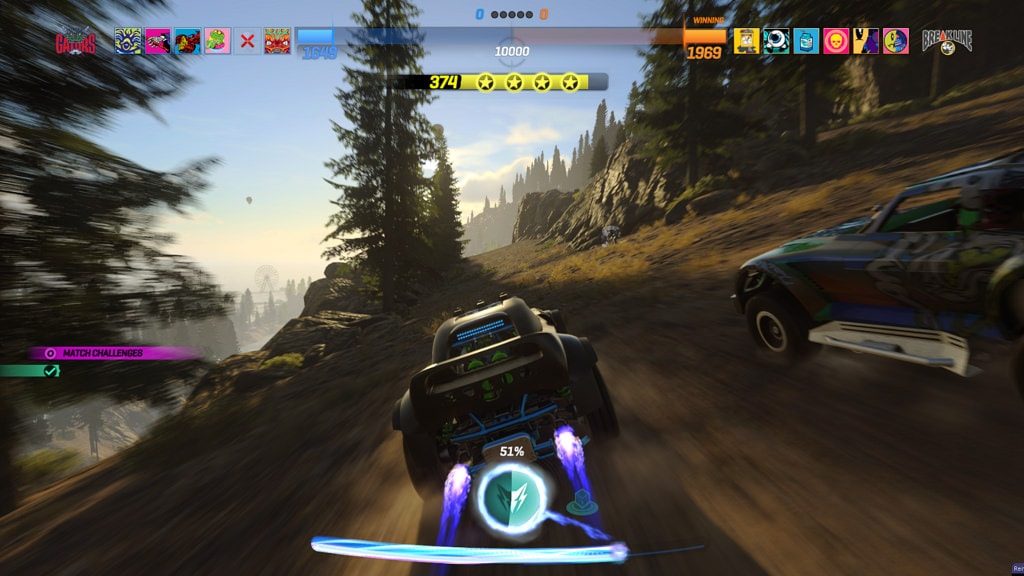Select the blue tentacle monster player avatar
Viewport: 1024px width, 576px height.
[x=128, y=41]
